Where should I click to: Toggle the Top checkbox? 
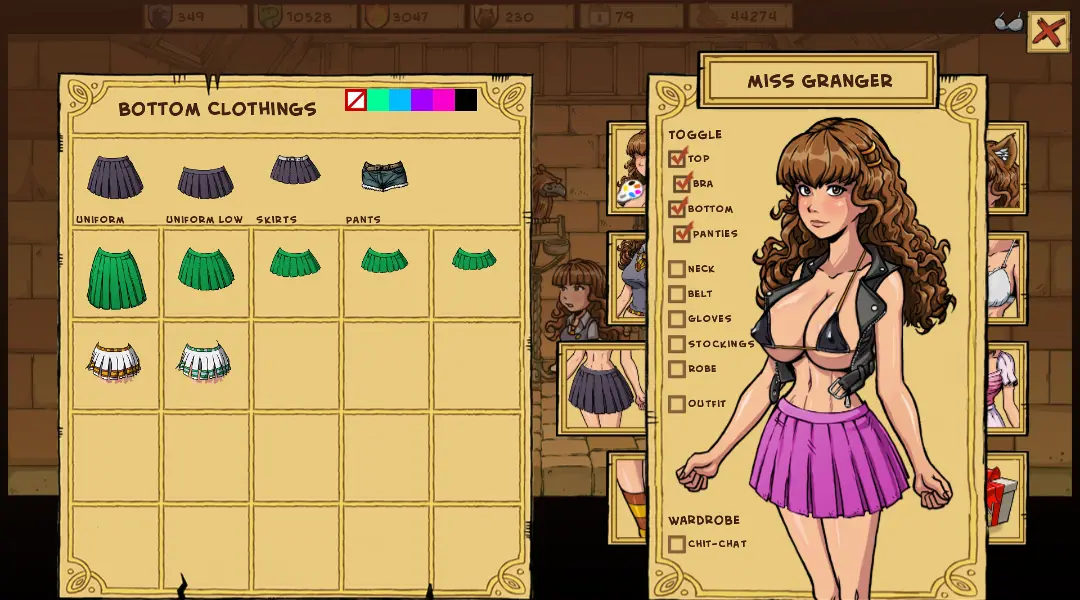click(x=678, y=158)
